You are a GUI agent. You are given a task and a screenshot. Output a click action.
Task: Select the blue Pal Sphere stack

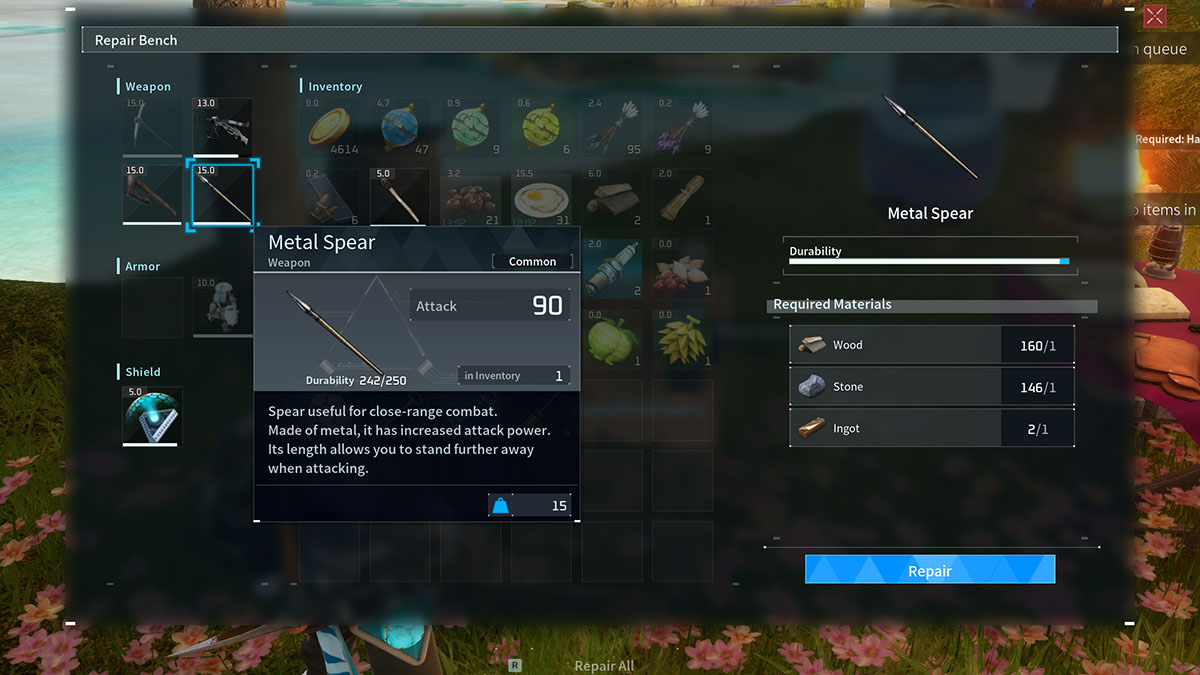pos(401,127)
